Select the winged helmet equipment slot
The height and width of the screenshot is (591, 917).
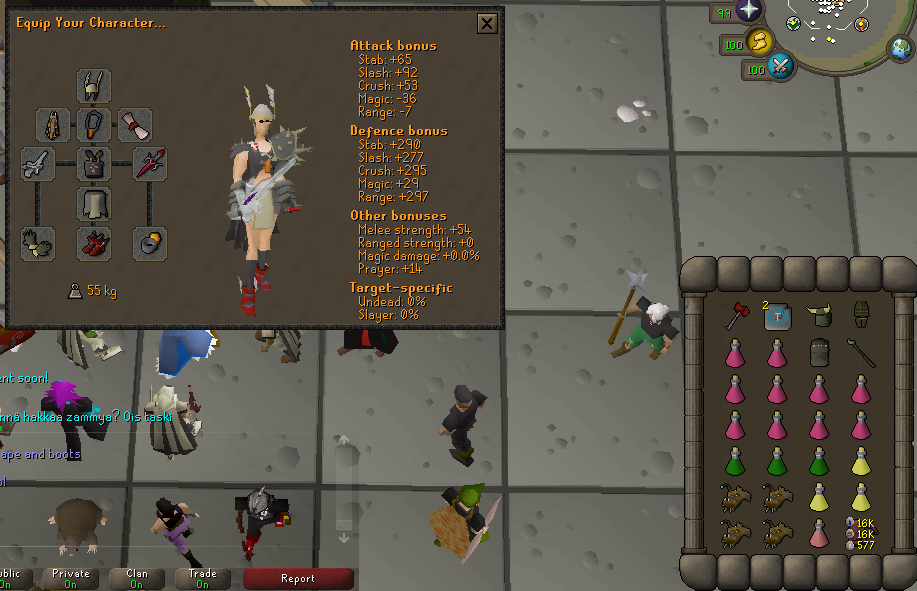[94, 86]
